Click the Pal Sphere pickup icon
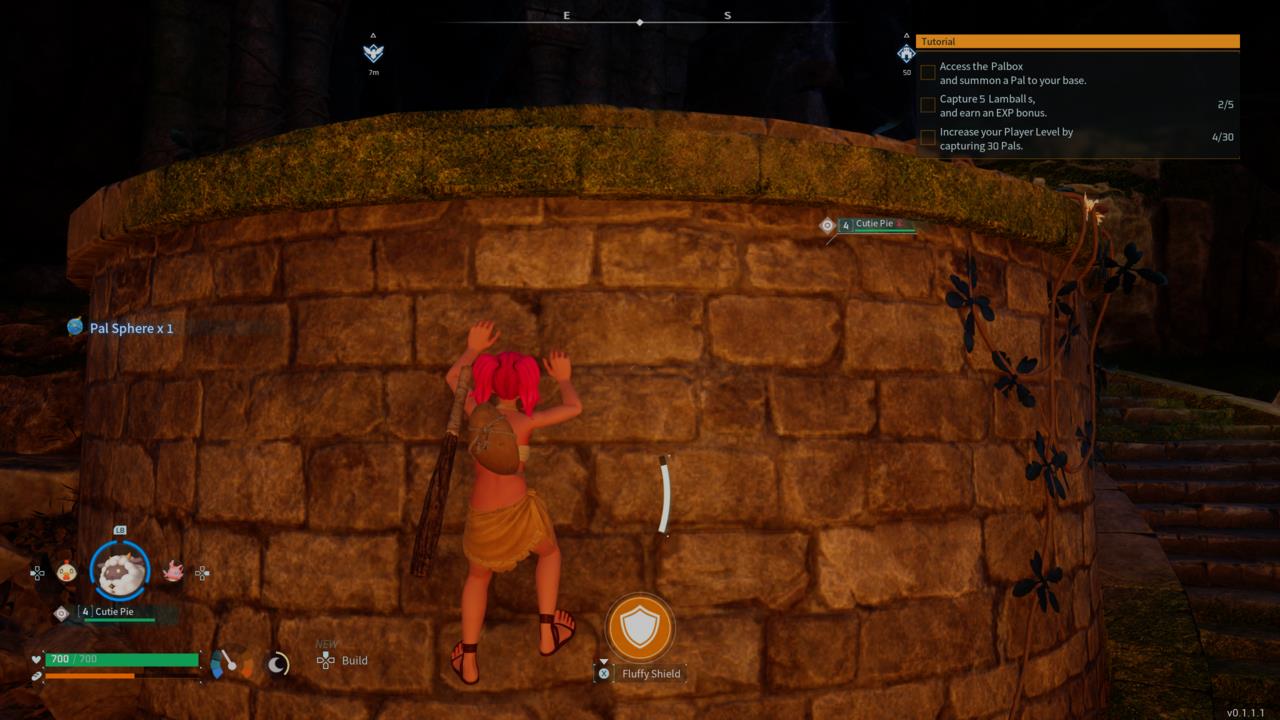This screenshot has height=720, width=1280. pyautogui.click(x=74, y=327)
